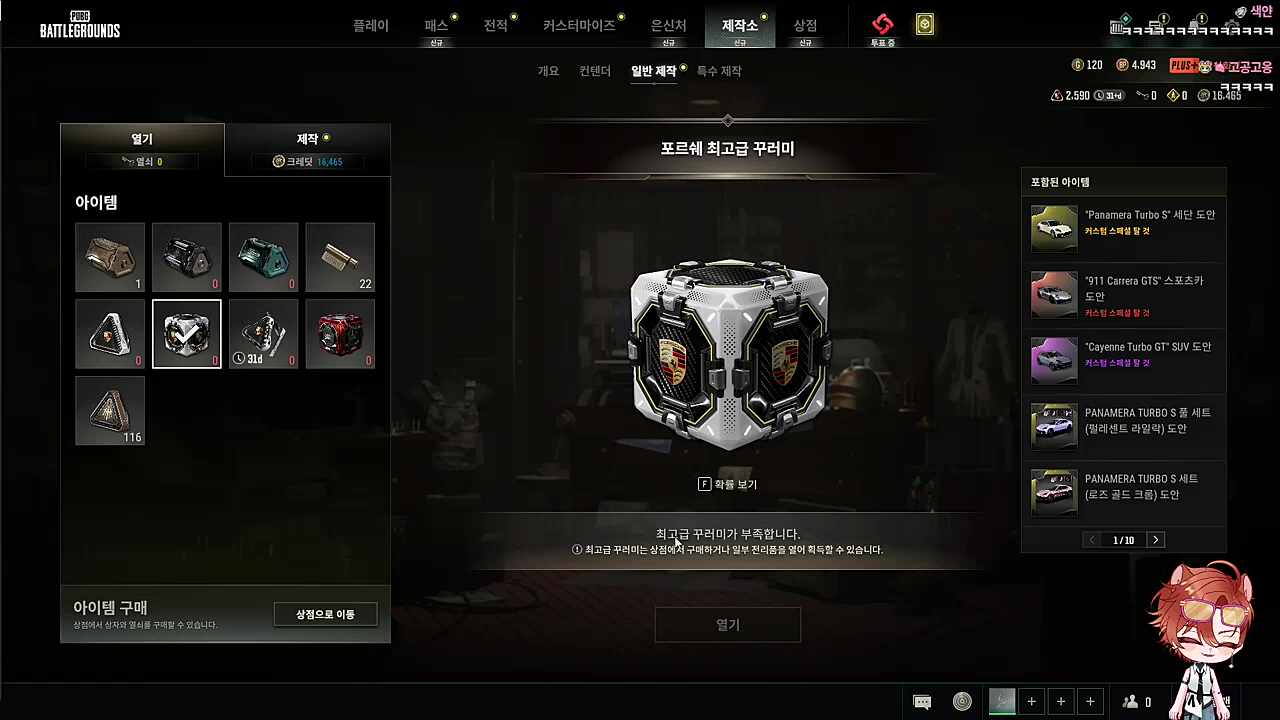Select the red Porsche crate slot
This screenshot has width=1280, height=720.
pyautogui.click(x=340, y=334)
